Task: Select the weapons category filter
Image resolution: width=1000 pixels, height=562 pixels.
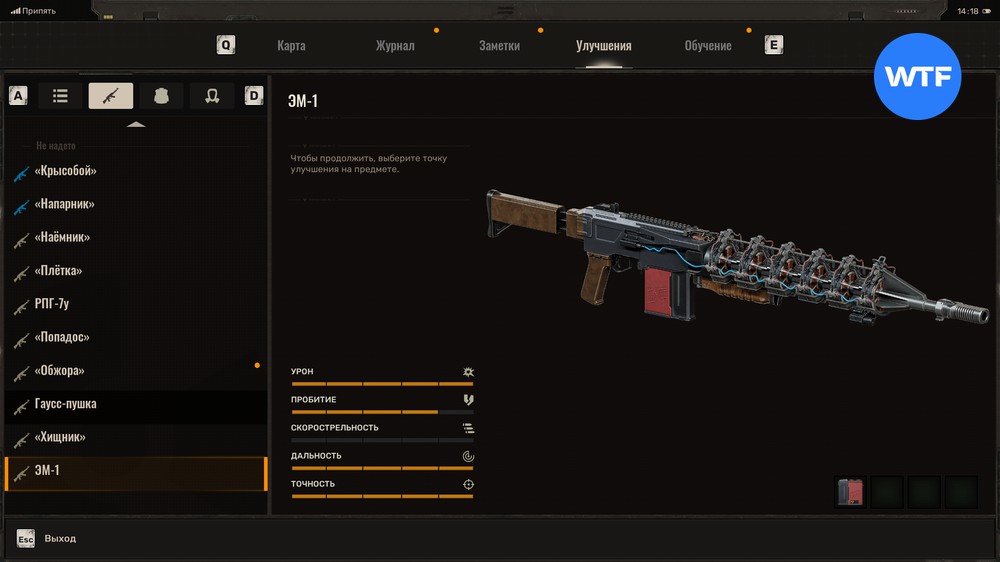Action: tap(110, 96)
